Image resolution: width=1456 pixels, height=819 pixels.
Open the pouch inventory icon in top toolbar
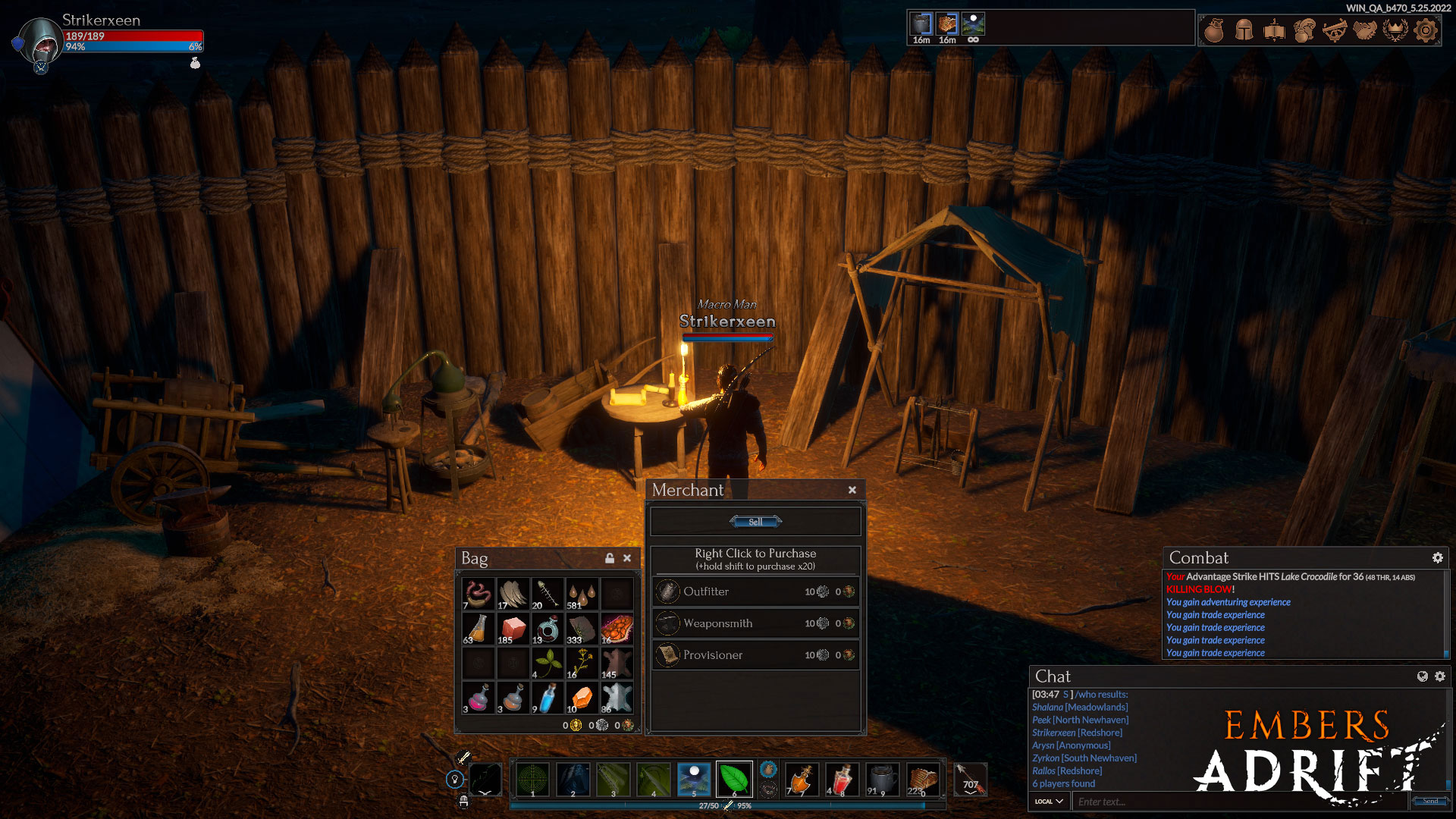coord(1214,30)
